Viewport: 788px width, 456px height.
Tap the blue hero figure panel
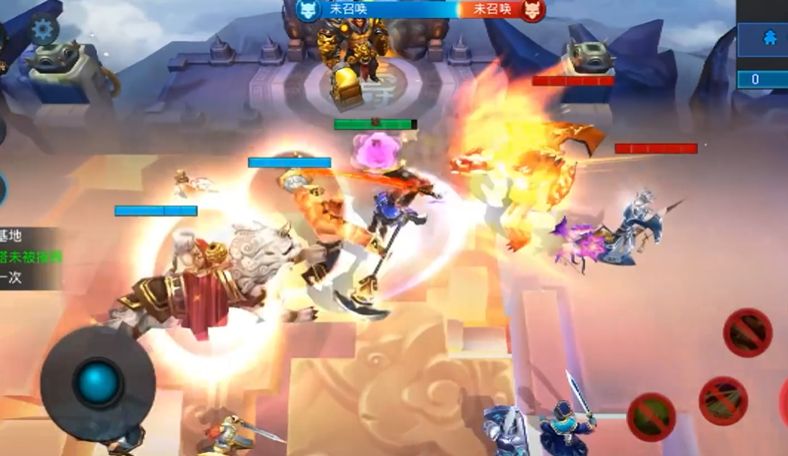tap(763, 40)
